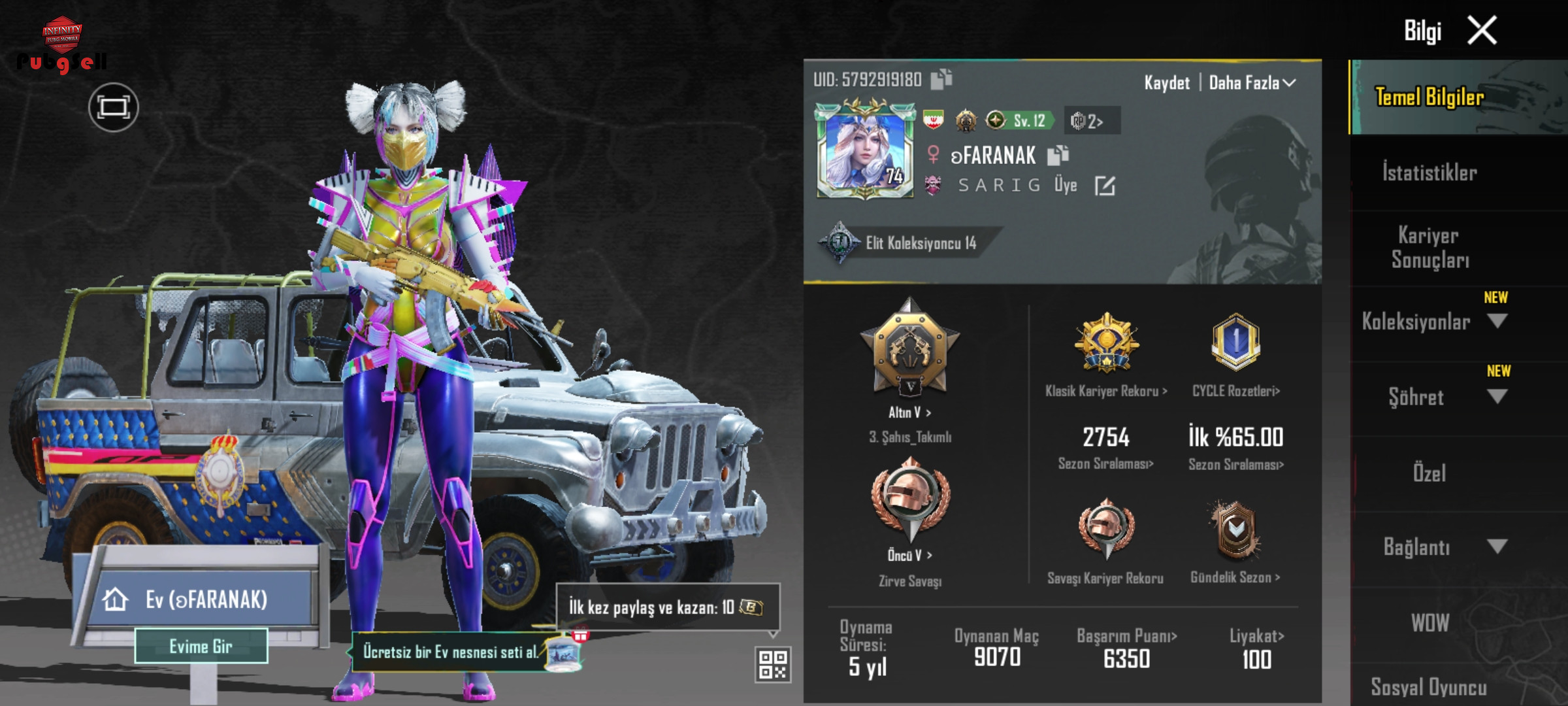
Task: Open the WOW tab
Action: (x=1429, y=622)
